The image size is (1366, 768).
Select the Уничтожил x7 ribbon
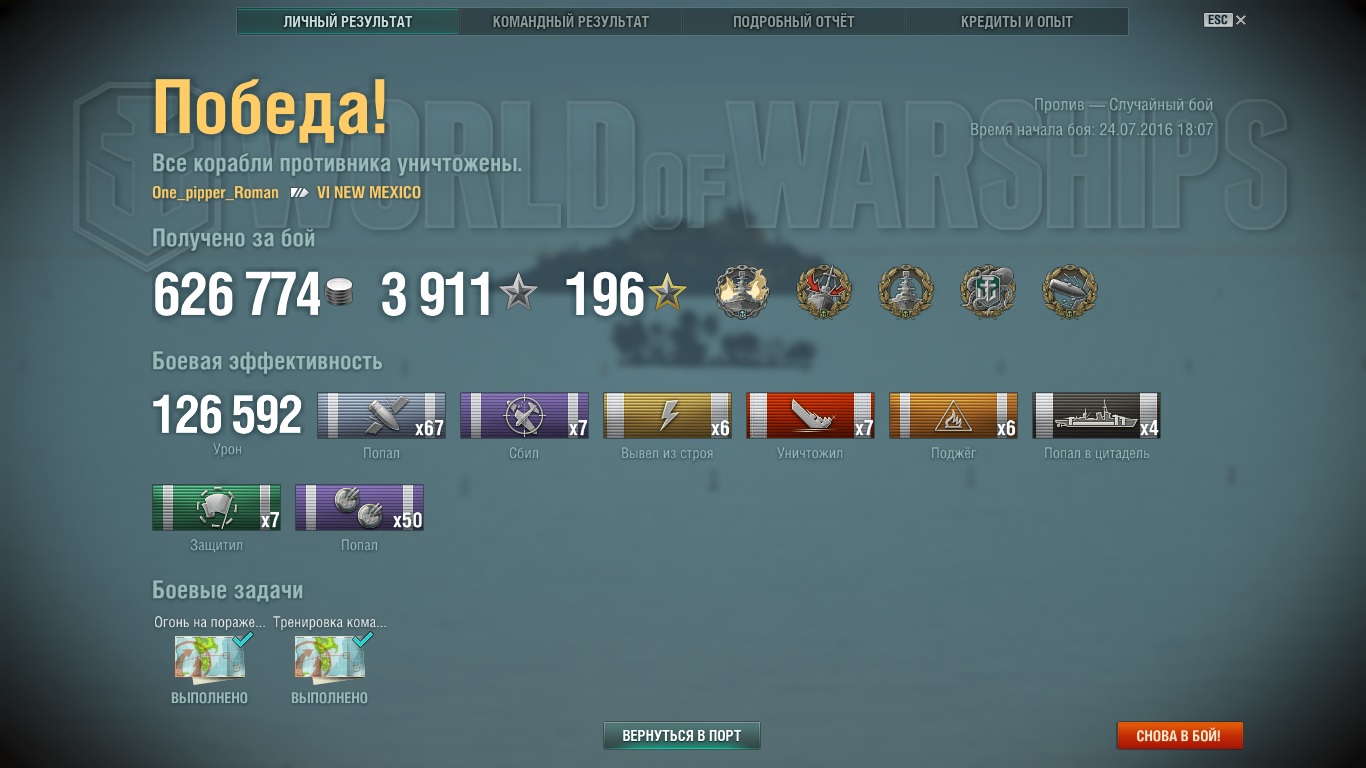click(x=810, y=416)
